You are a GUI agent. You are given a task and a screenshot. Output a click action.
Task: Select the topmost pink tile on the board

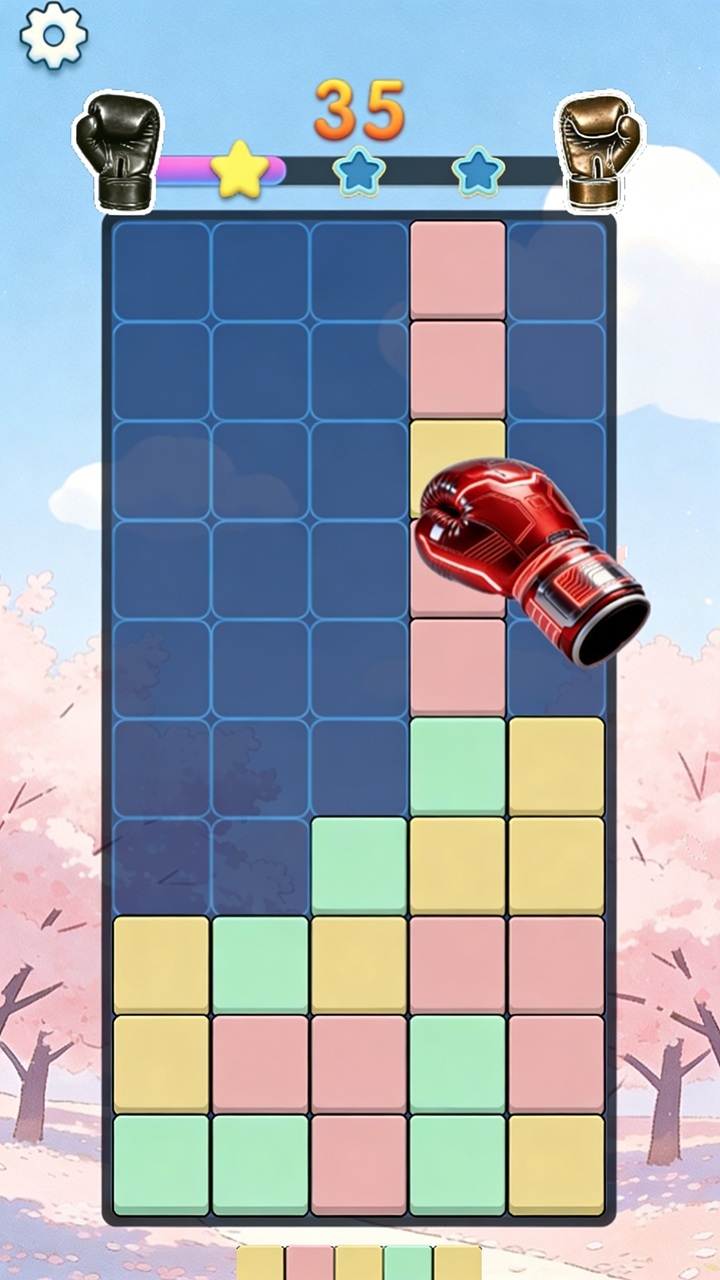[x=458, y=270]
